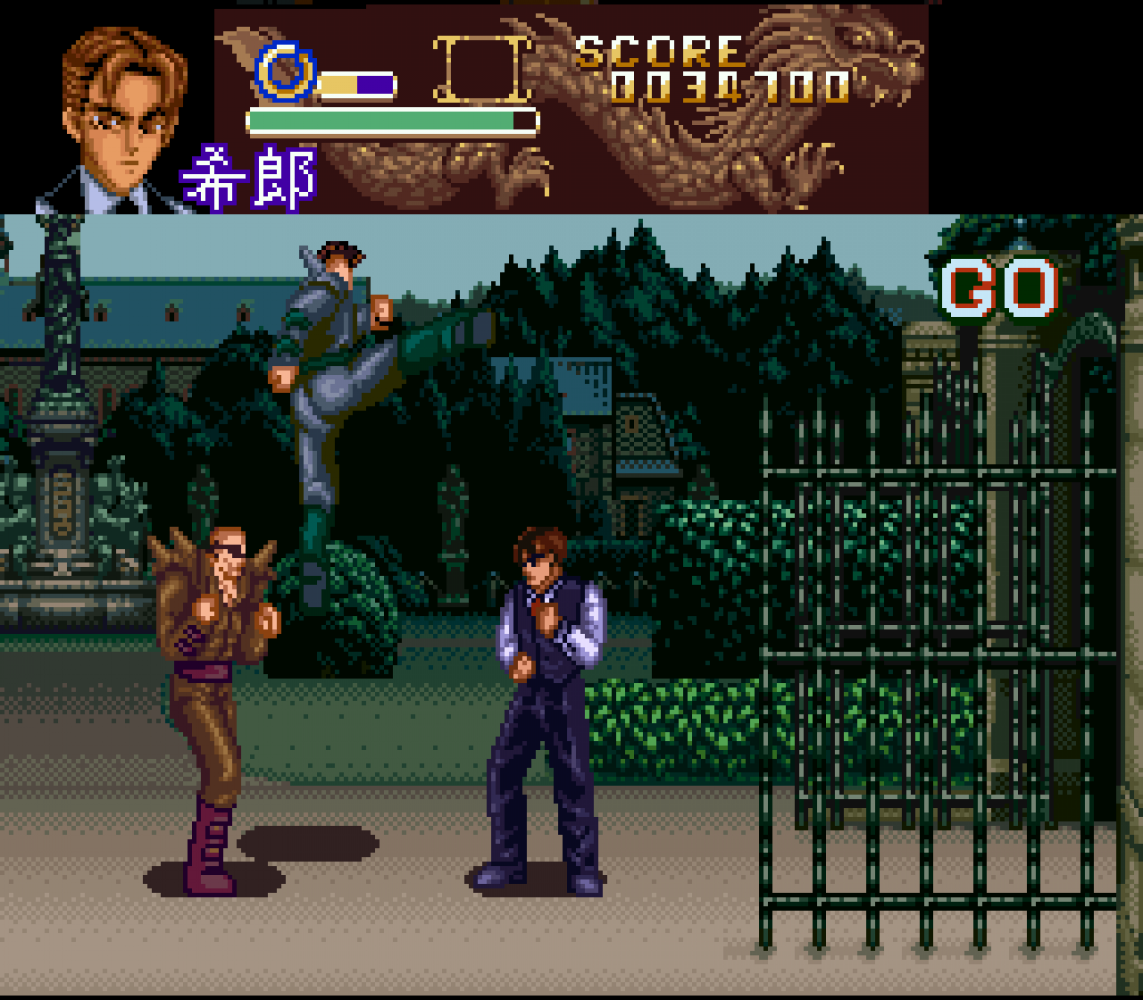Viewport: 1143px width, 1000px height.
Task: Click the 希郎 character name label
Action: click(x=249, y=178)
